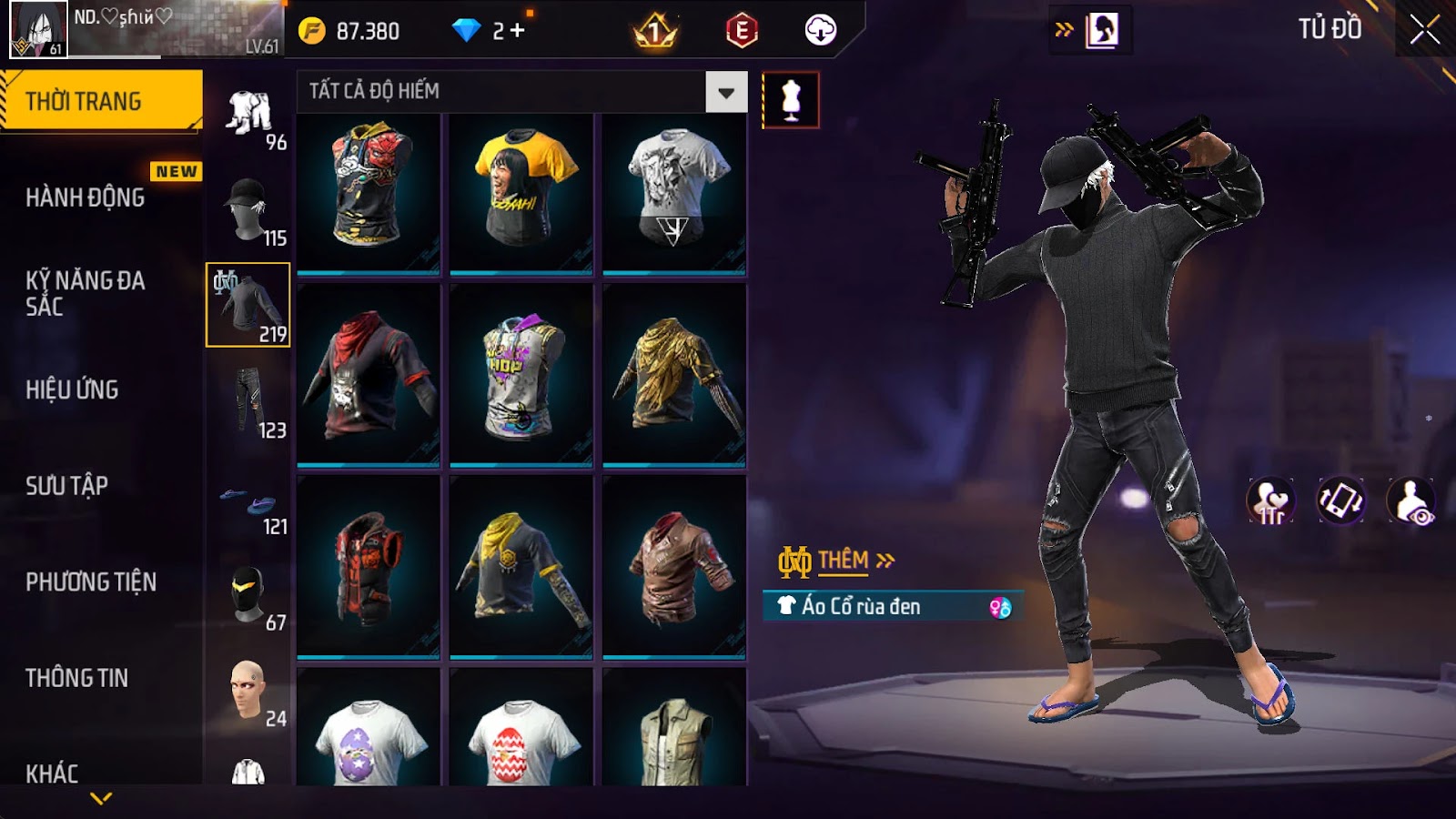Select the gold feathered jacket
The width and height of the screenshot is (1456, 819).
674,375
